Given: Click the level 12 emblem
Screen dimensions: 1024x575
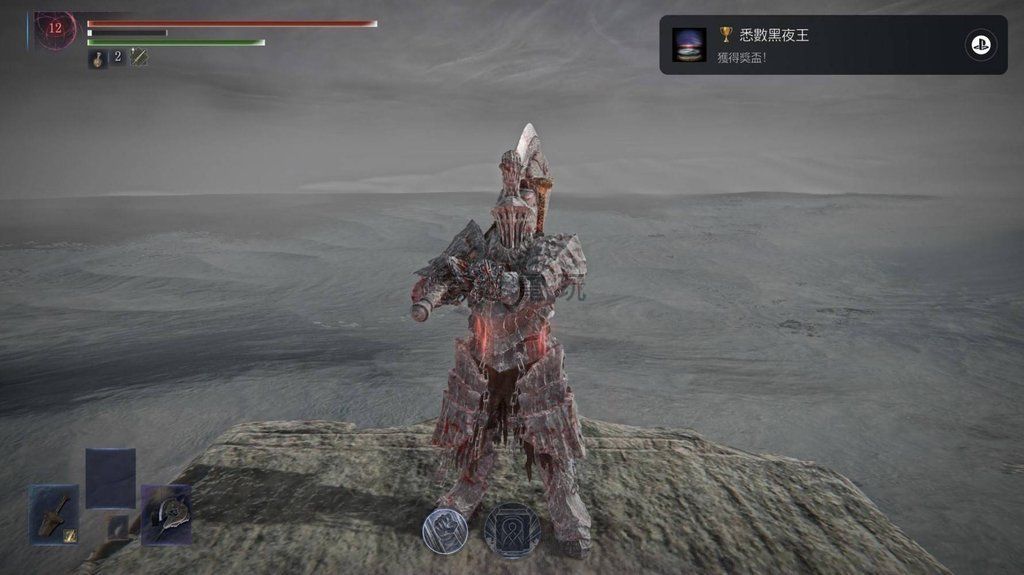Looking at the screenshot, I should (x=55, y=29).
